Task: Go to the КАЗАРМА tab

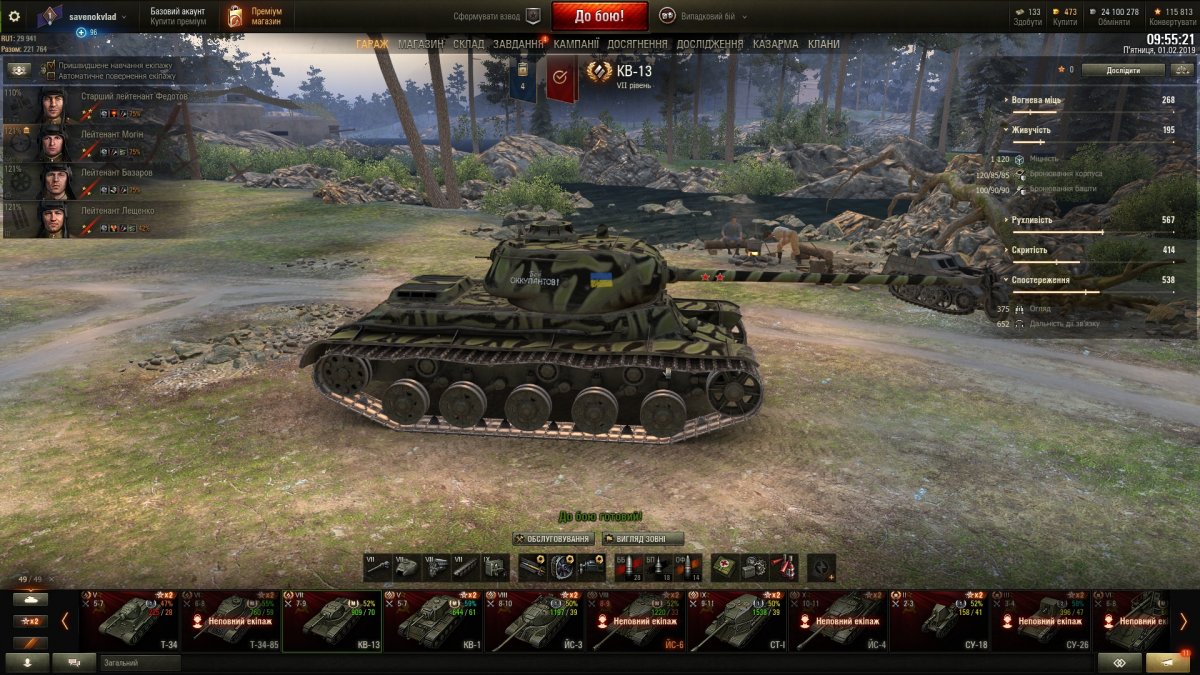Action: pyautogui.click(x=775, y=44)
